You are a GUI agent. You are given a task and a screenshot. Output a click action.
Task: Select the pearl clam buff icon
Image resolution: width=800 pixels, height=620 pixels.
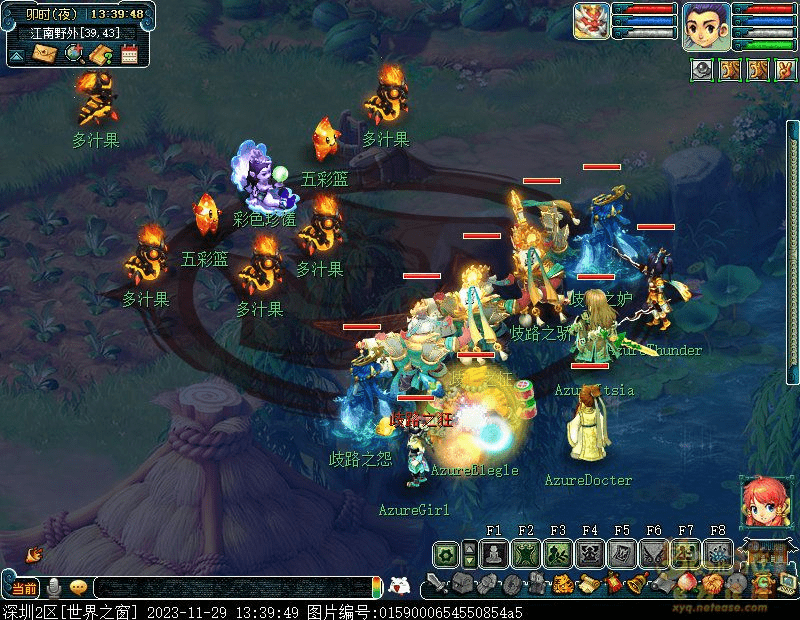click(702, 70)
